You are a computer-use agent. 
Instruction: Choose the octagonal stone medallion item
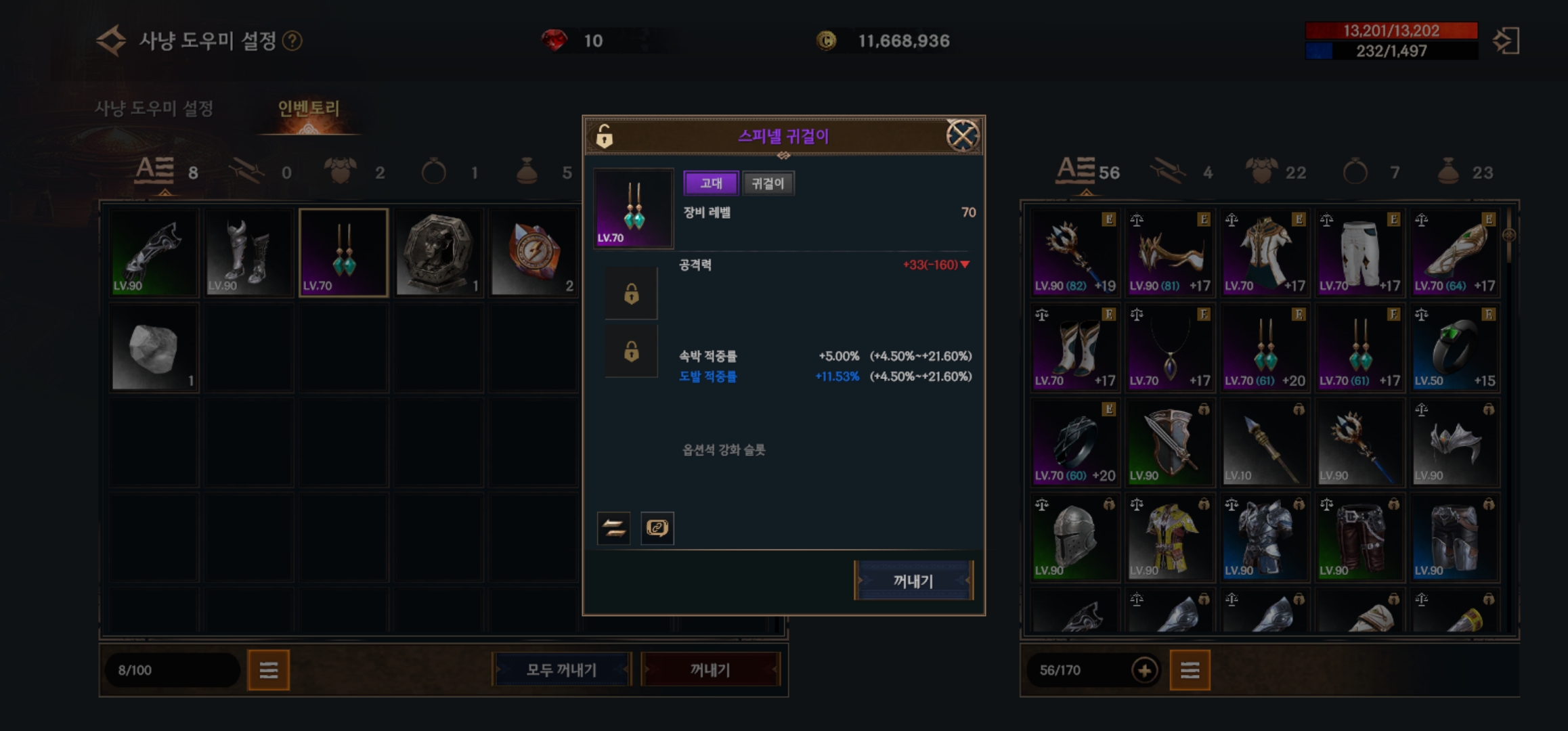coord(438,252)
